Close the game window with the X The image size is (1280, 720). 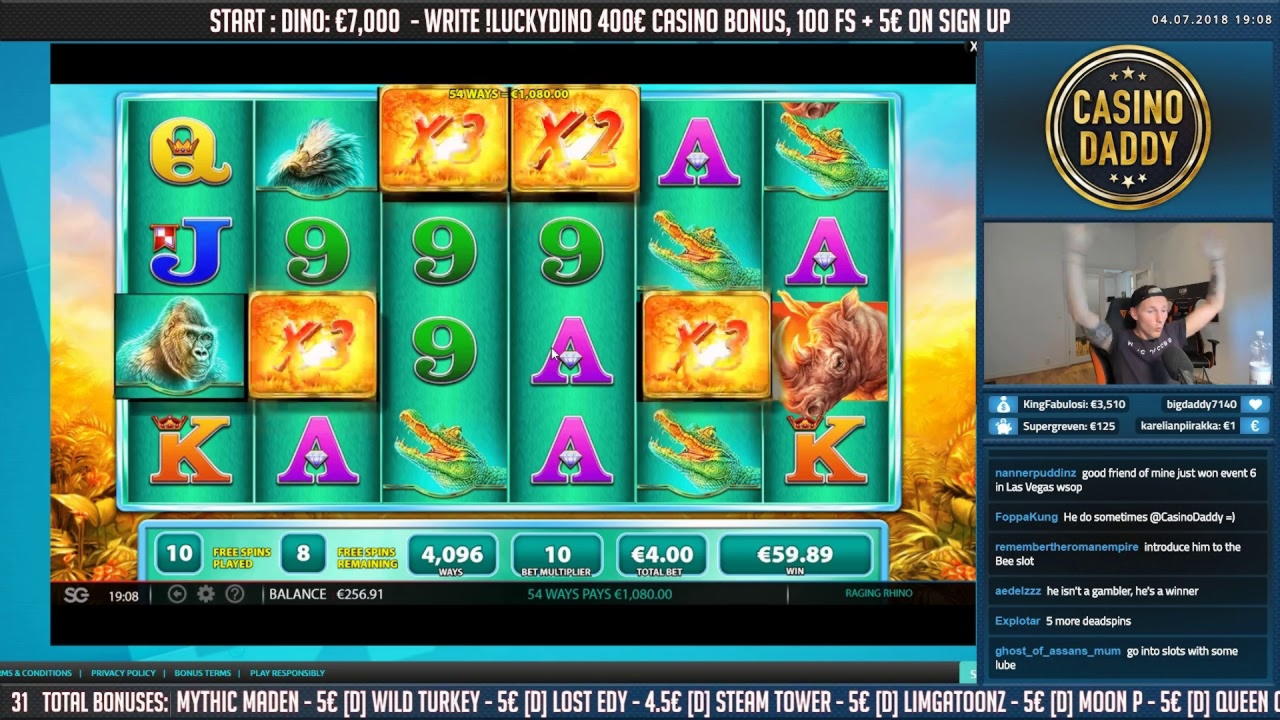pyautogui.click(x=973, y=47)
